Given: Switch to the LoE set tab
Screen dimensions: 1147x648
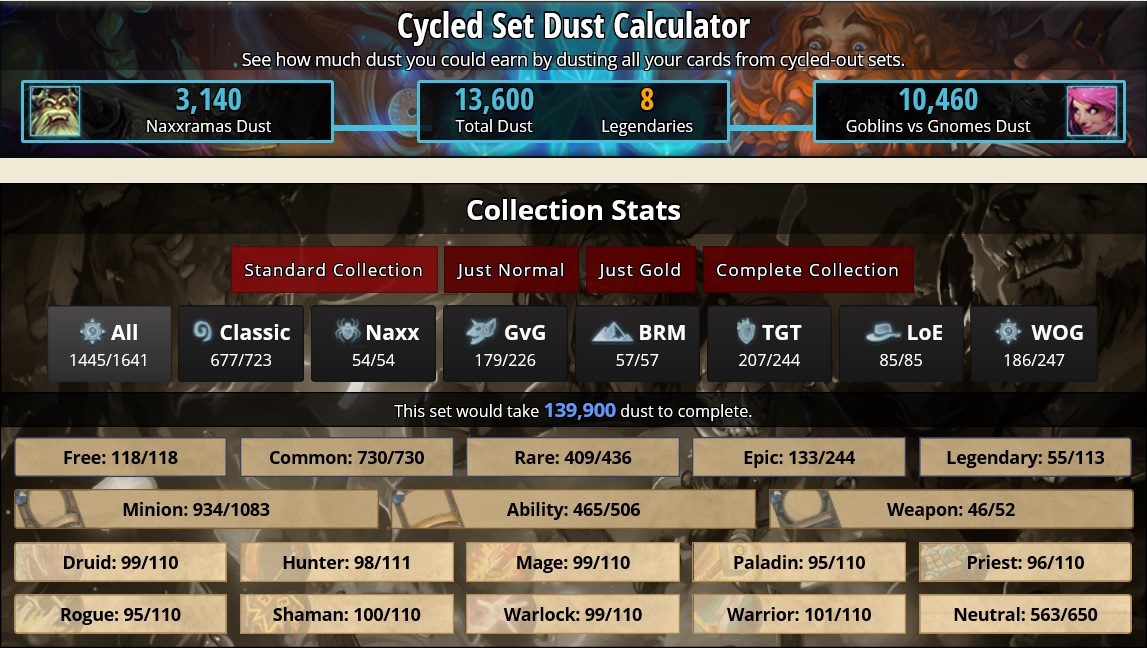Looking at the screenshot, I should point(902,344).
